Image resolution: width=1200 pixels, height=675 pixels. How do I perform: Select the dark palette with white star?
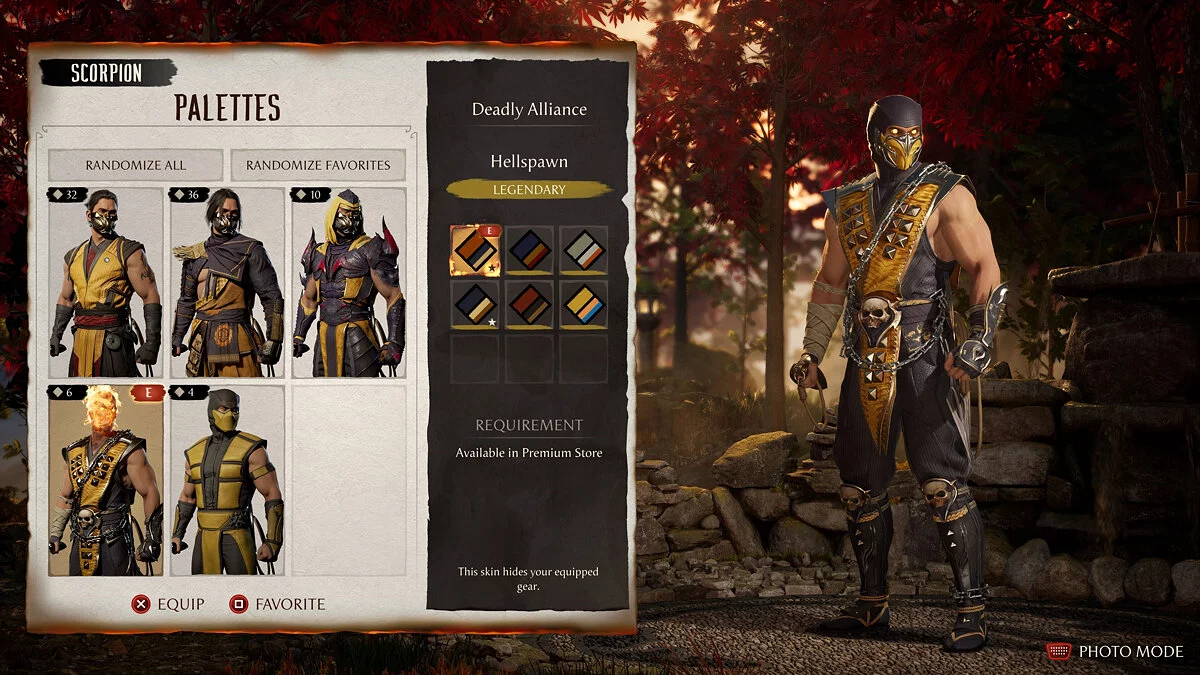475,304
